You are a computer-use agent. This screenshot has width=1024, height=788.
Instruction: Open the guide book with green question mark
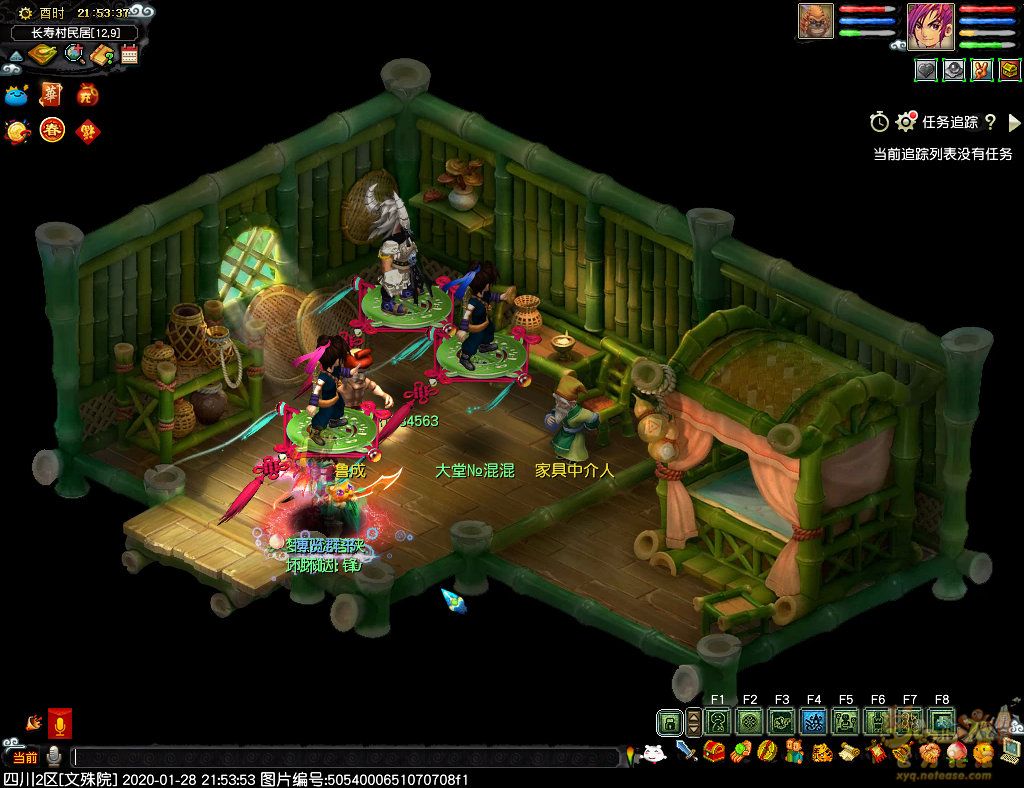(x=103, y=54)
